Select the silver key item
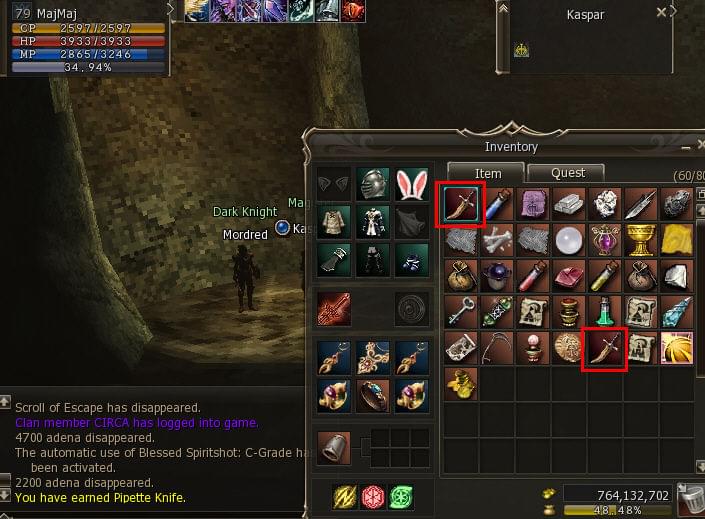705x519 pixels. (x=460, y=312)
